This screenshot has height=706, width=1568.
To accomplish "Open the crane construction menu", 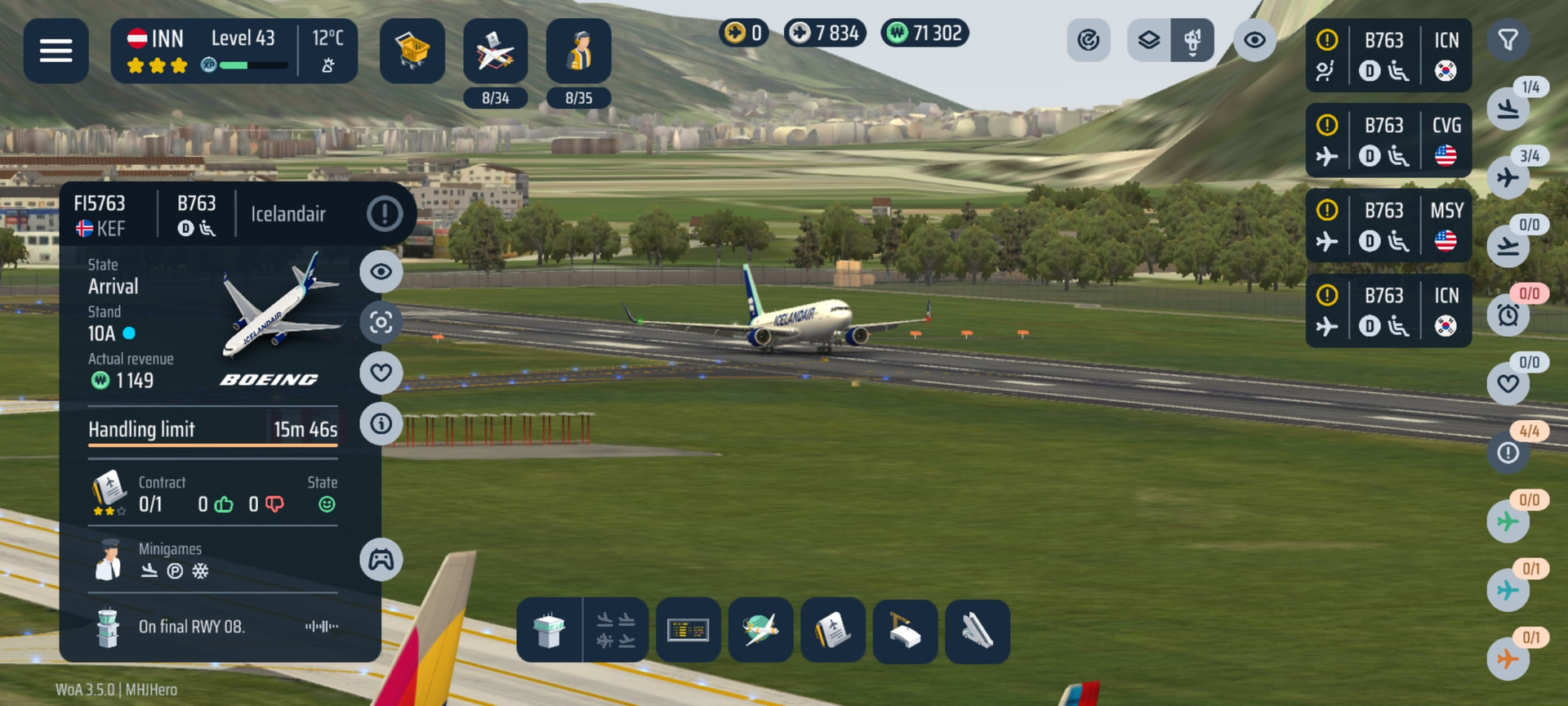I will coord(905,630).
